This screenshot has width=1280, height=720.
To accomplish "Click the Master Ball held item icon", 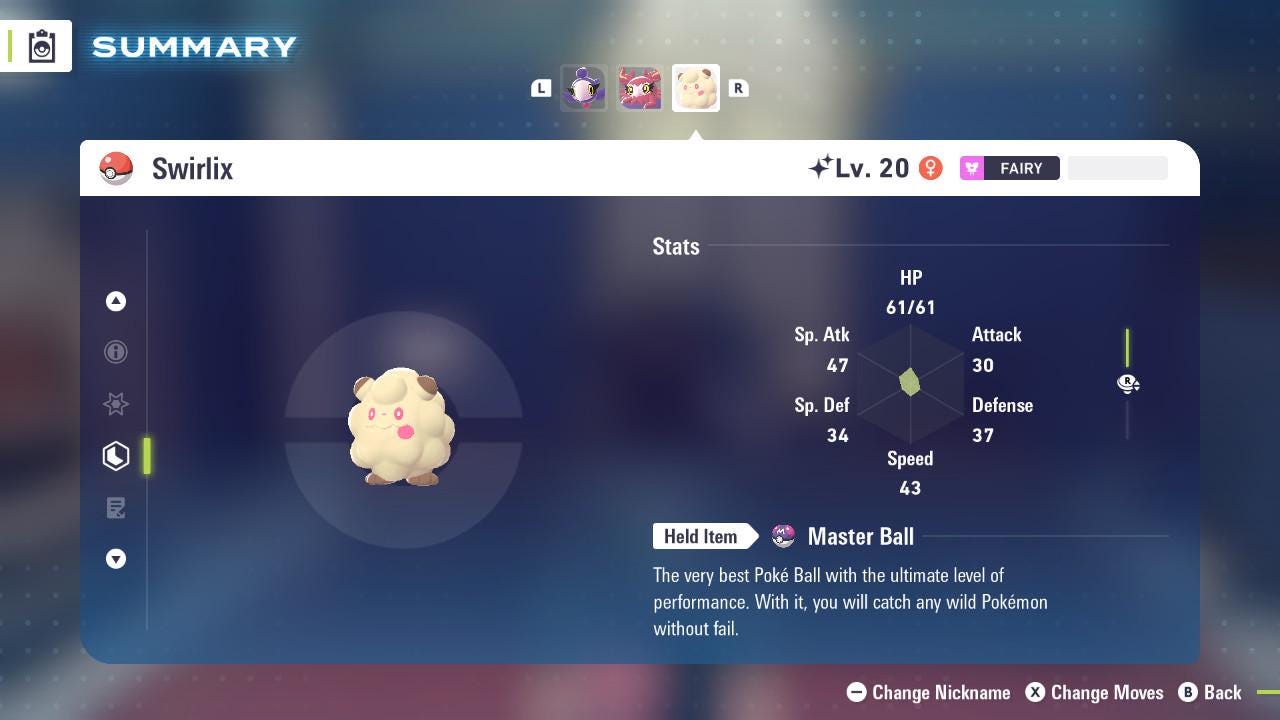I will click(781, 536).
